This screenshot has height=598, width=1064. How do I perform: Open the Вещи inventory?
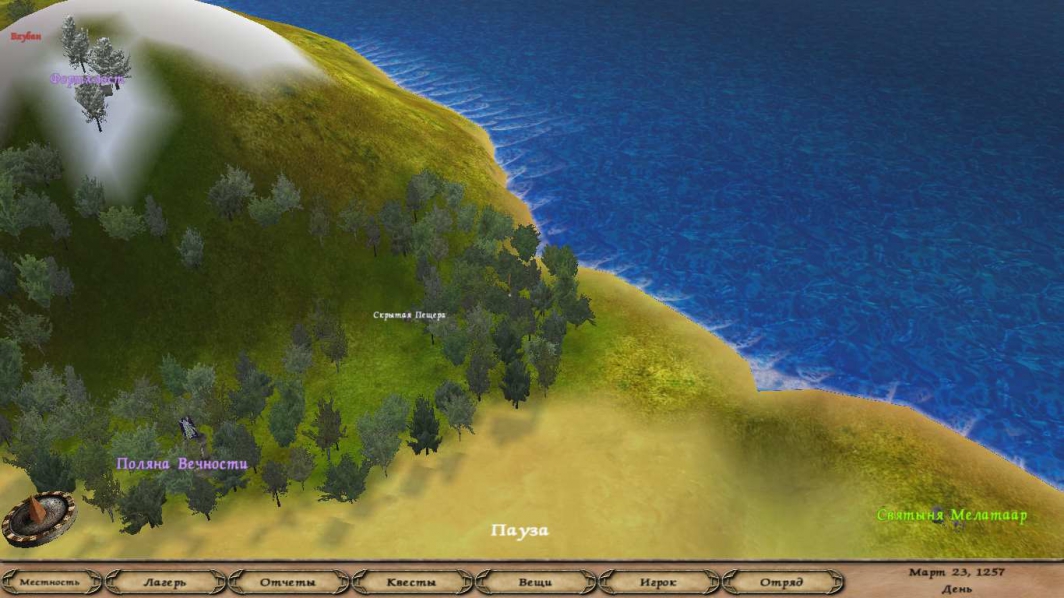tap(535, 582)
